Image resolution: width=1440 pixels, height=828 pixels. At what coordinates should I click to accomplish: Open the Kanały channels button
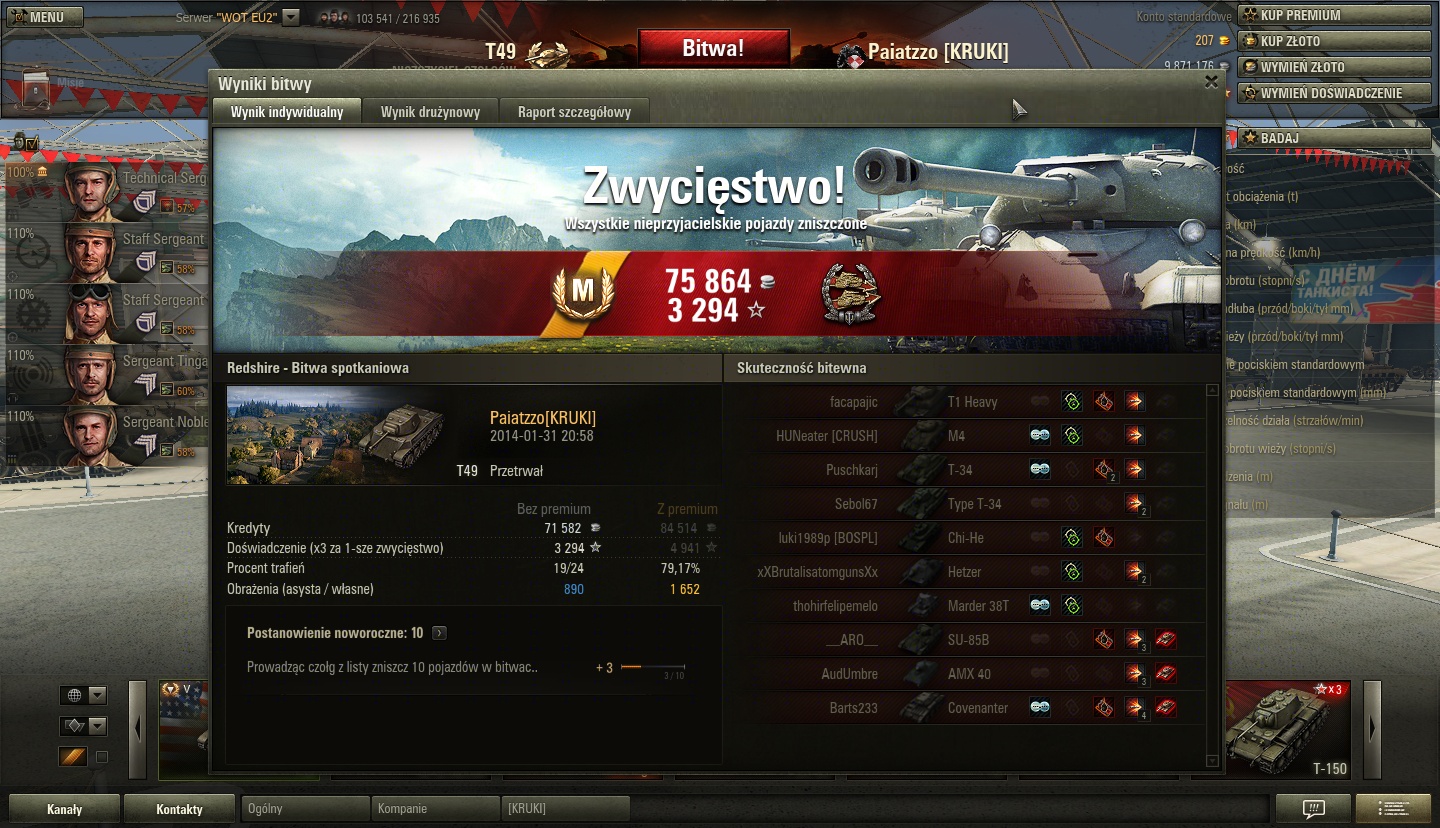[x=65, y=809]
